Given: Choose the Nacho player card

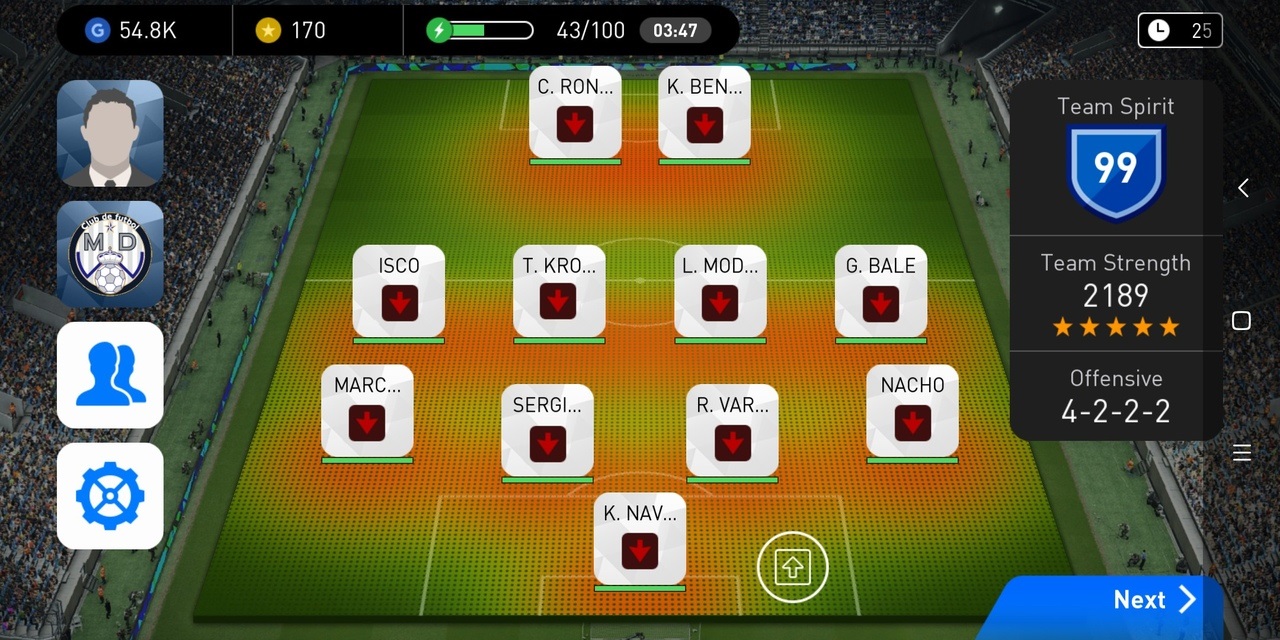Looking at the screenshot, I should point(912,412).
